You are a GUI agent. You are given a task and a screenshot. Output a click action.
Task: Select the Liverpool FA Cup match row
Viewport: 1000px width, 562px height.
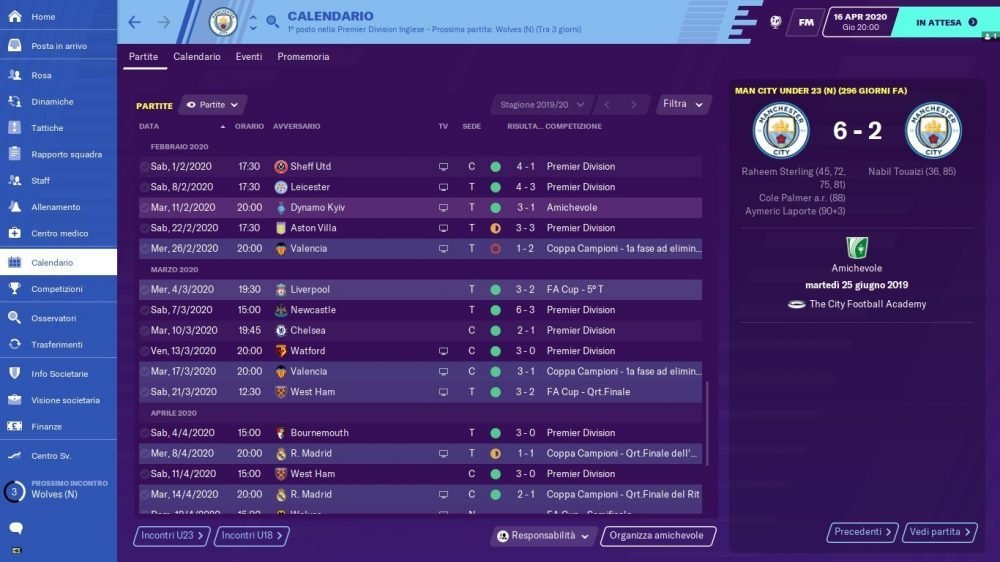(x=420, y=289)
